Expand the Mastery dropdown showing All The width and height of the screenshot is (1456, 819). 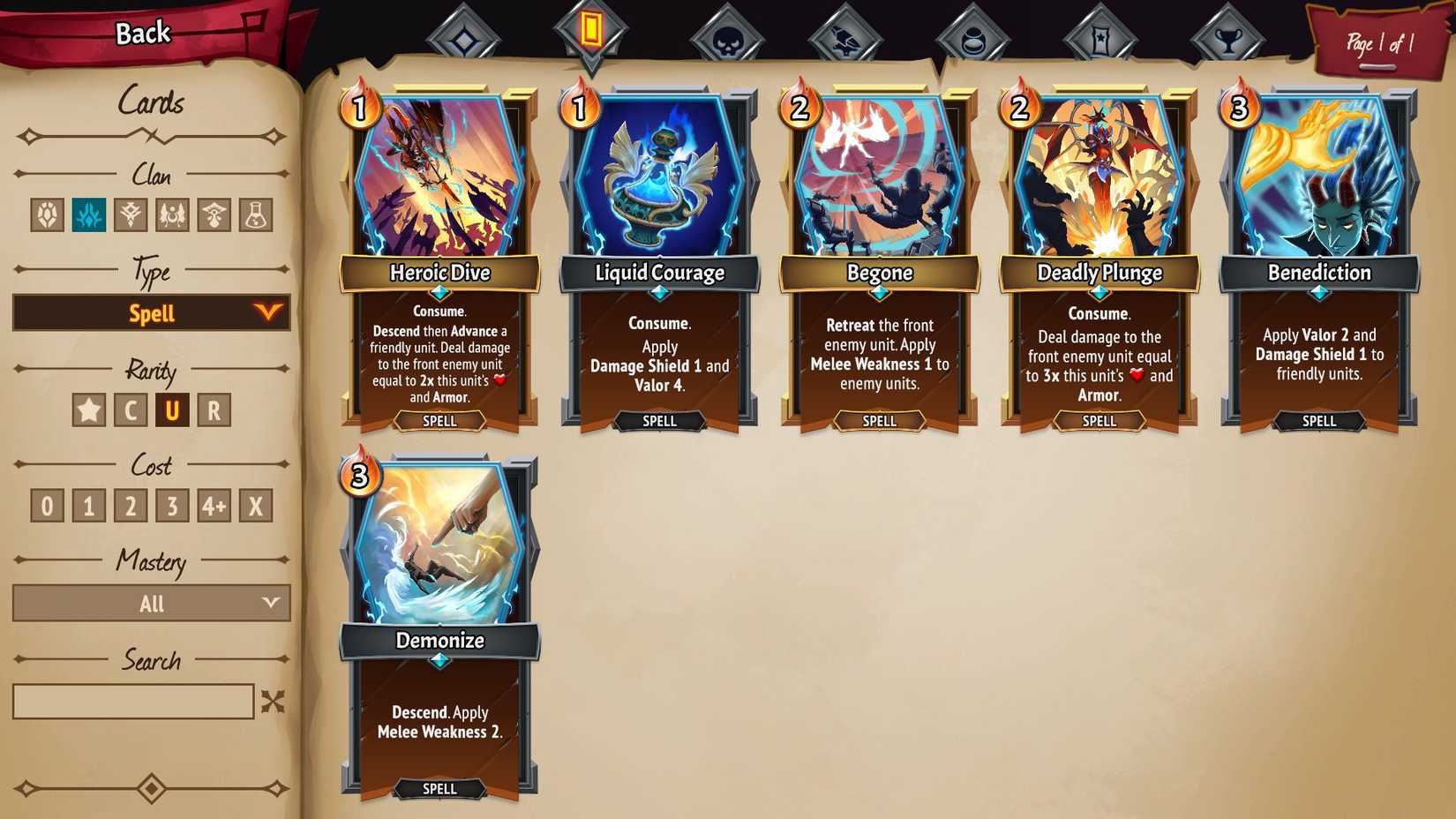[x=151, y=604]
